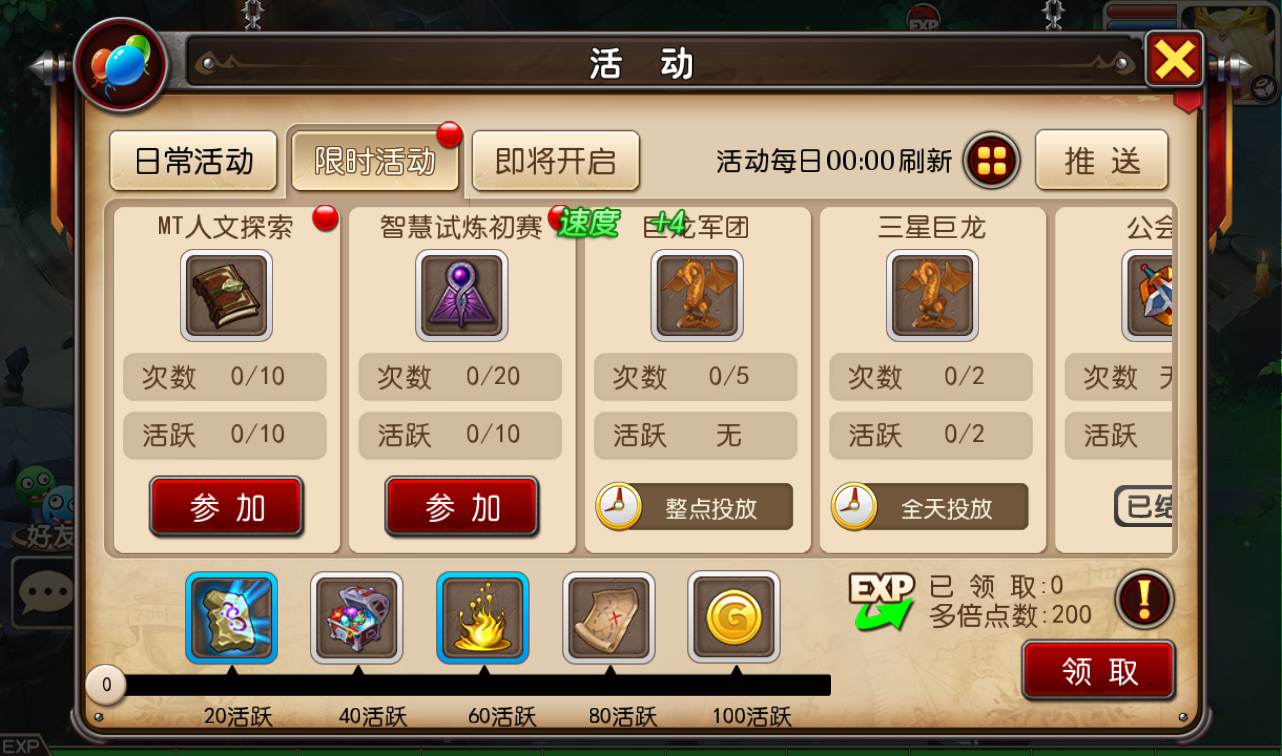Click the 100活跃 gold coin reward icon
Screen dimensions: 1282x756
pyautogui.click(x=734, y=617)
